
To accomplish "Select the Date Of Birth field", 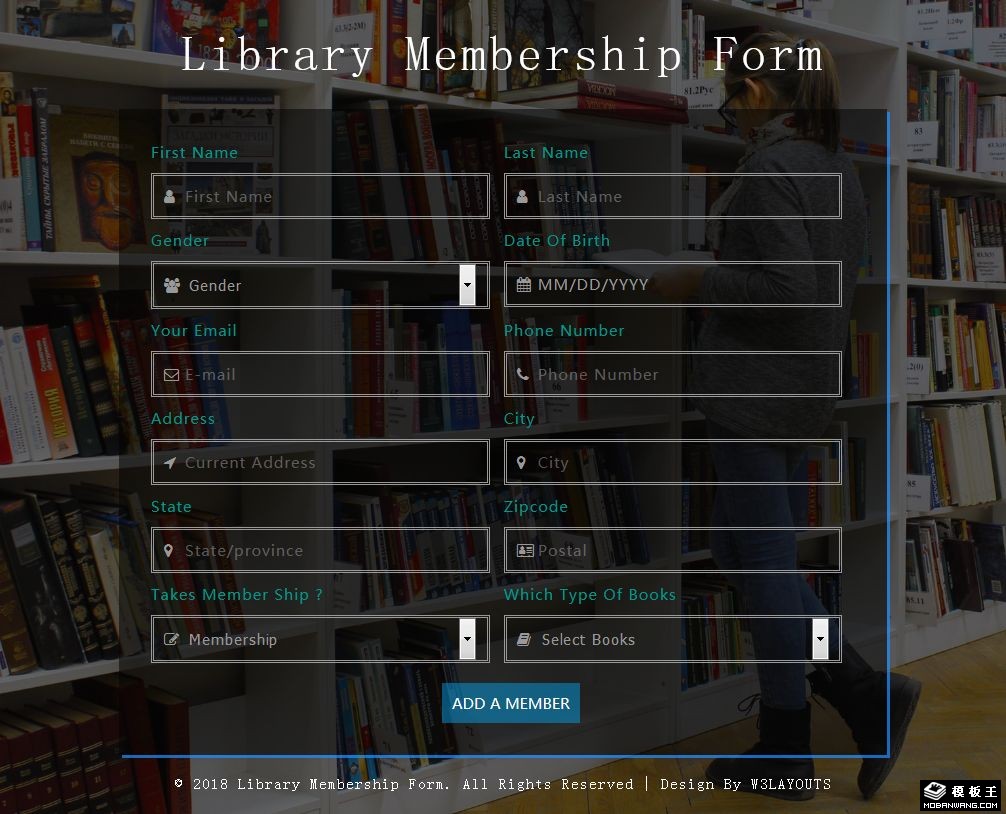I will coord(672,285).
